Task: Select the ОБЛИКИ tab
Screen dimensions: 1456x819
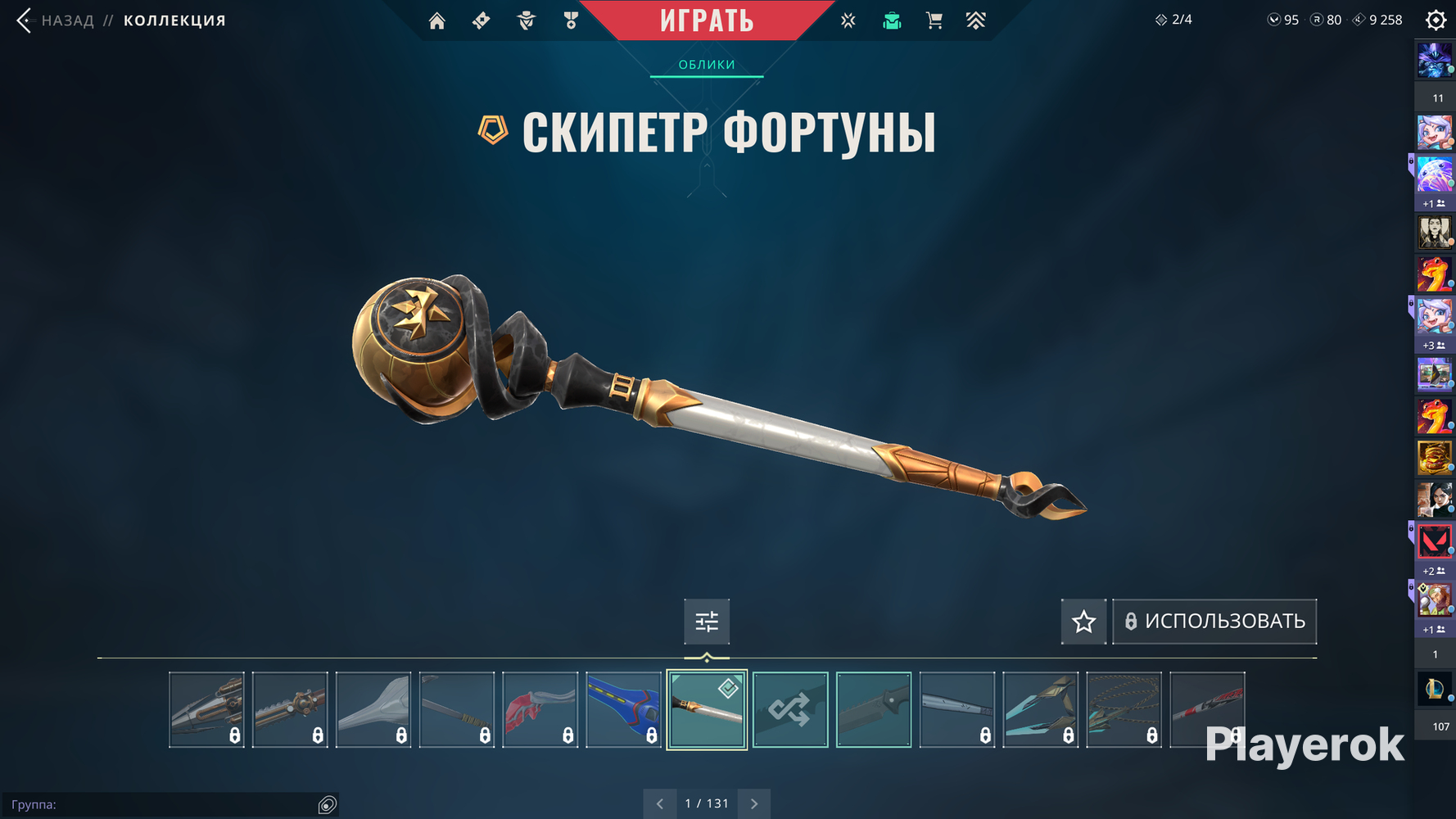Action: click(x=706, y=63)
